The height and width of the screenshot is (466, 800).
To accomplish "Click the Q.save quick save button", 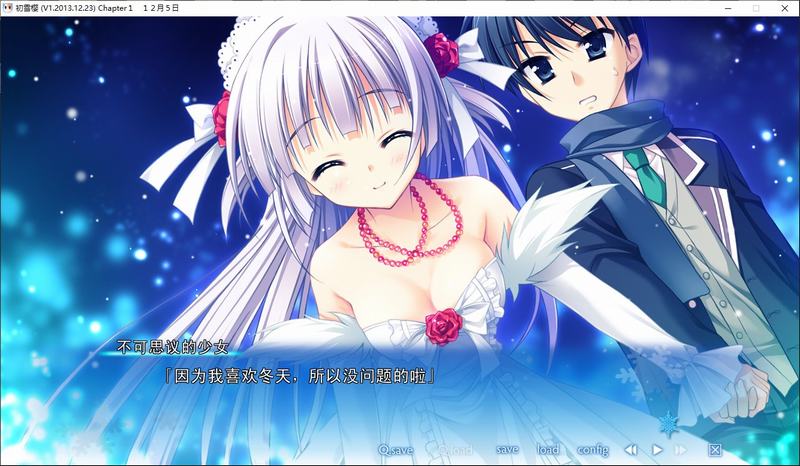I will pyautogui.click(x=395, y=450).
